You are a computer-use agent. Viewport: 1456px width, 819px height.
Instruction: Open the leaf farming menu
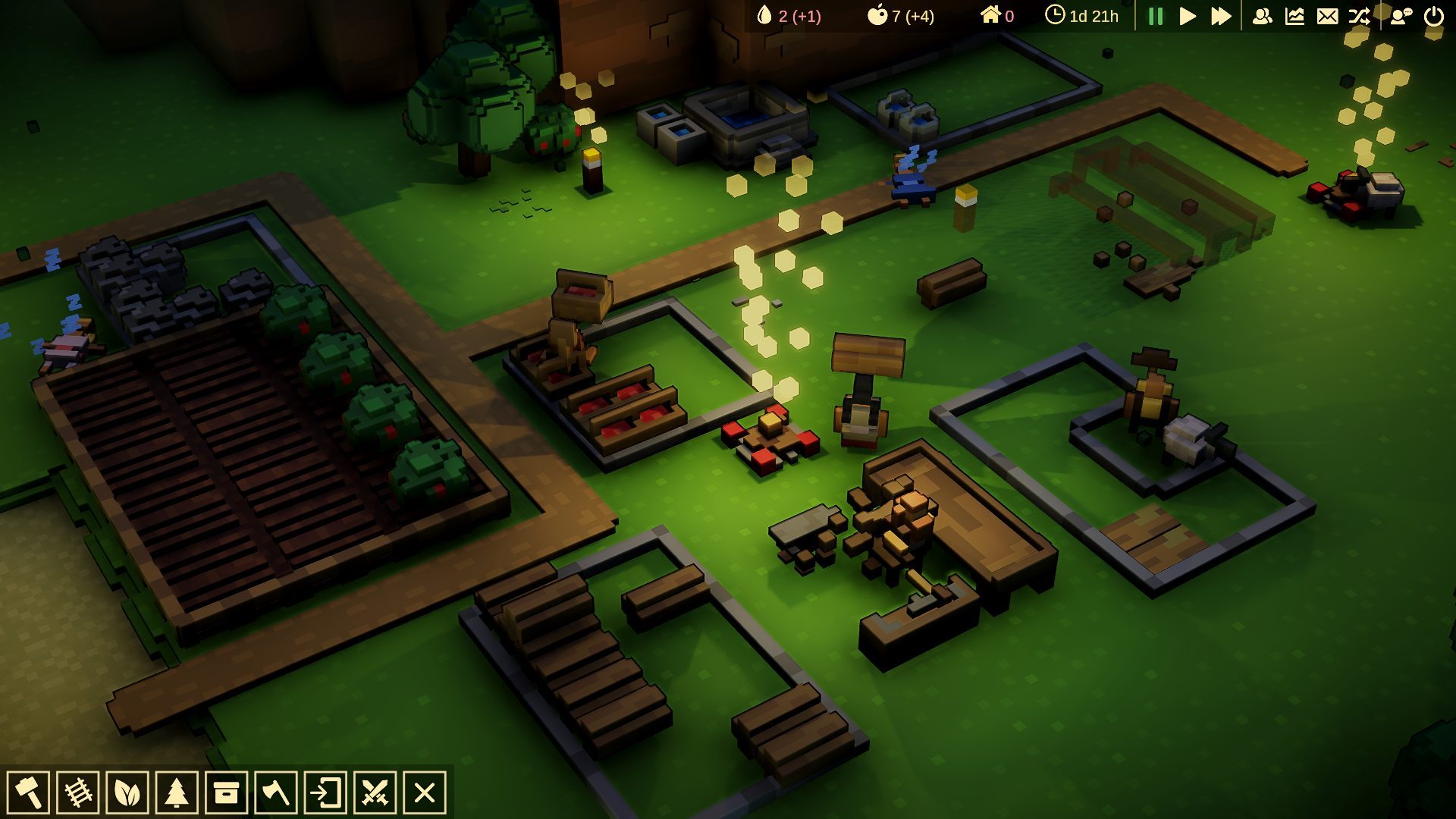127,793
